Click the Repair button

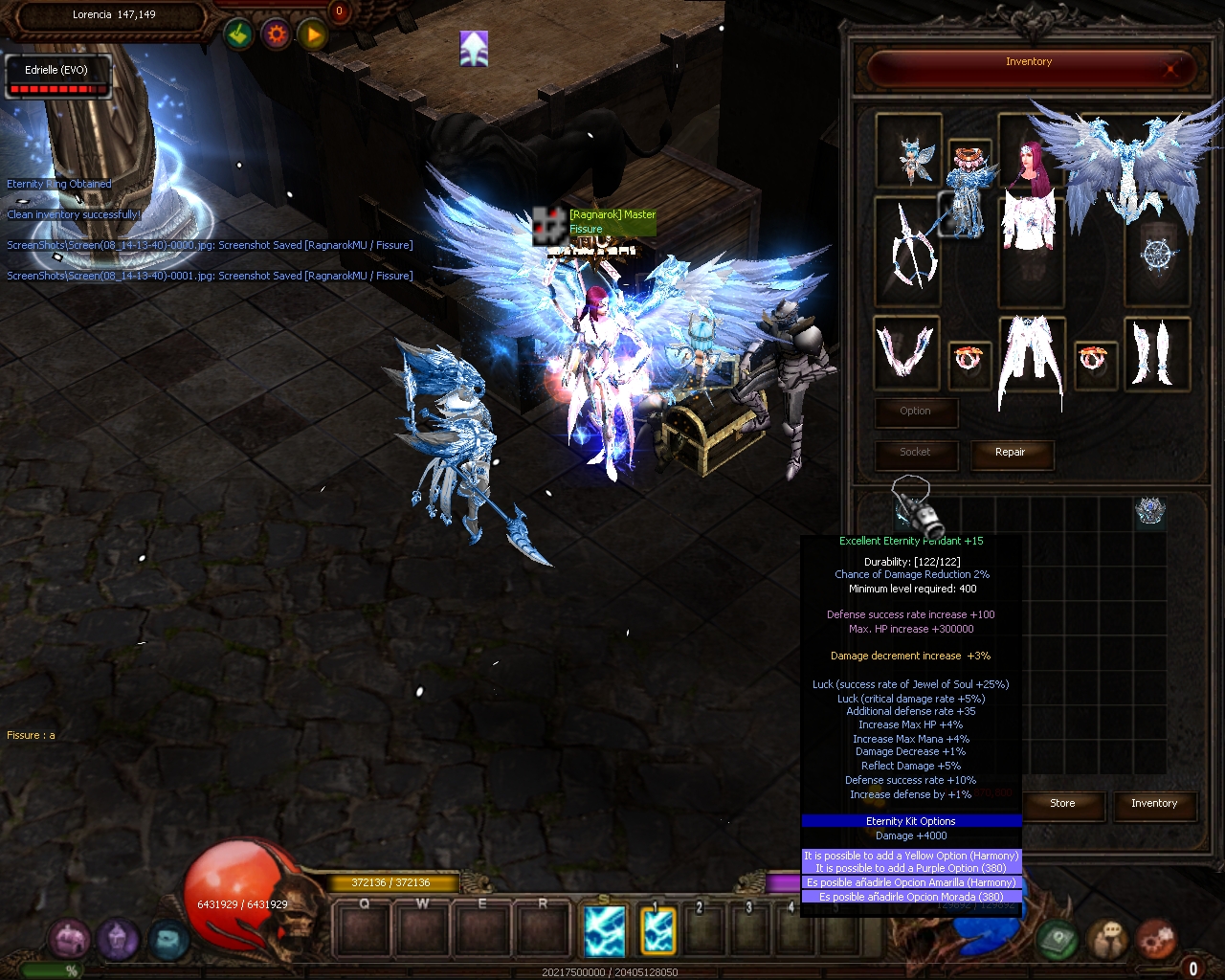pos(1011,453)
